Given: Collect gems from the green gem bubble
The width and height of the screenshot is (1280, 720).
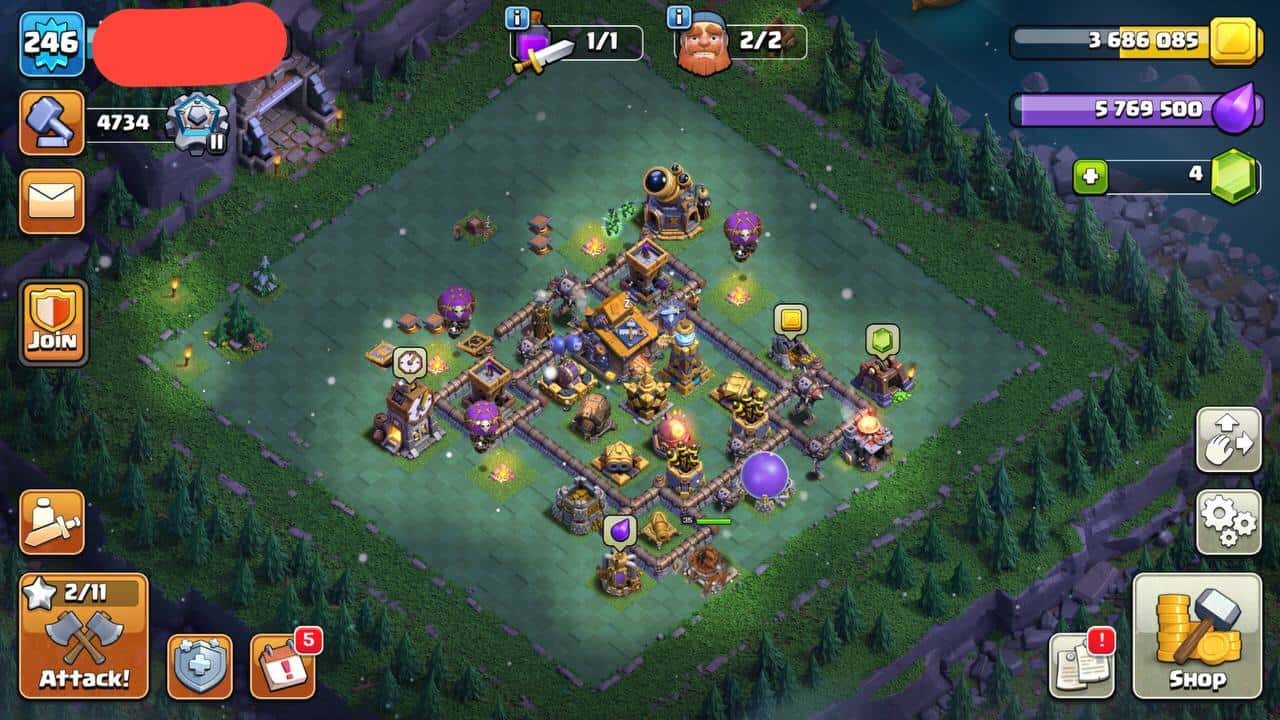Looking at the screenshot, I should (883, 341).
